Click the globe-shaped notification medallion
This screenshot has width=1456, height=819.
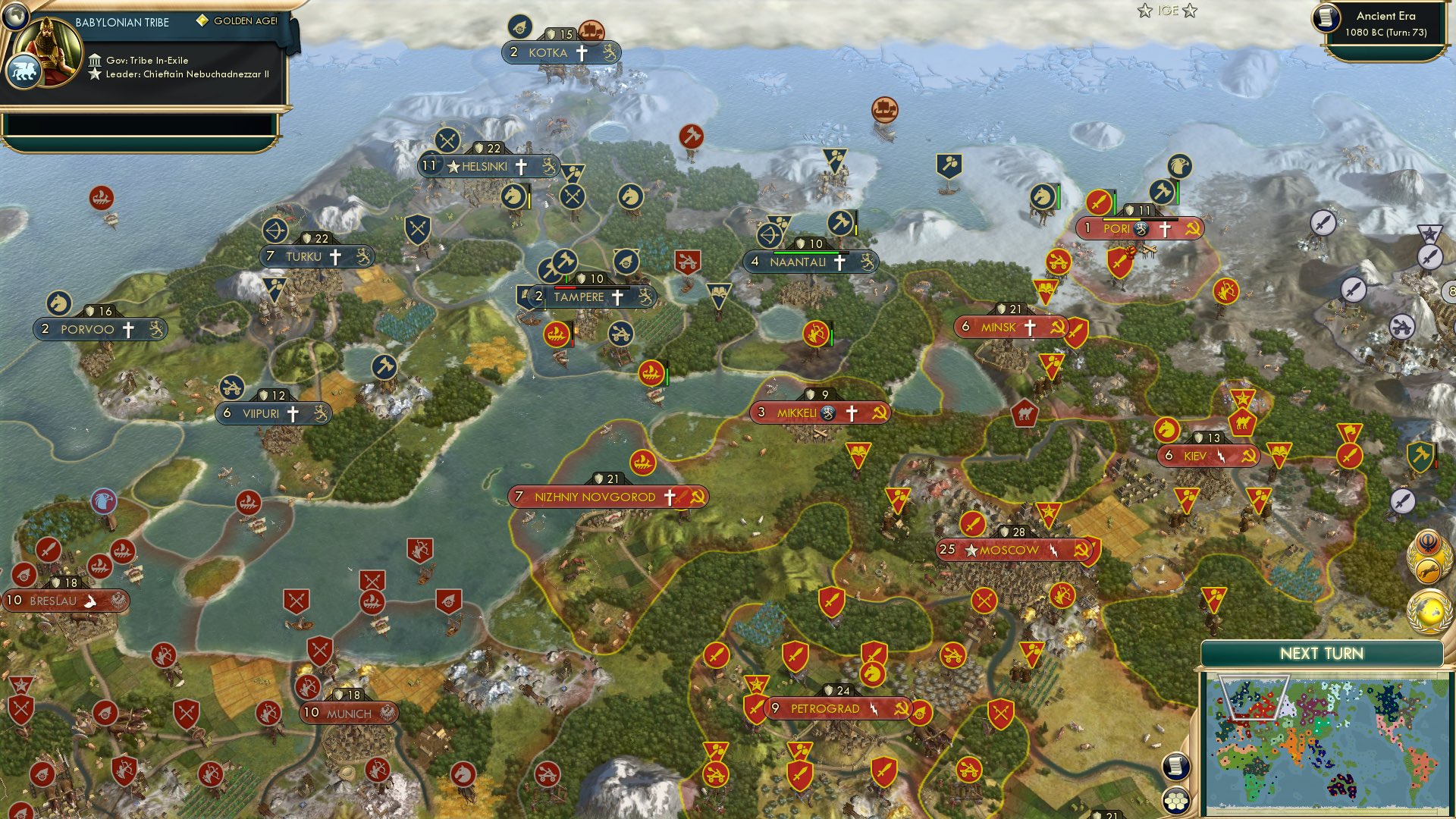pyautogui.click(x=1429, y=609)
